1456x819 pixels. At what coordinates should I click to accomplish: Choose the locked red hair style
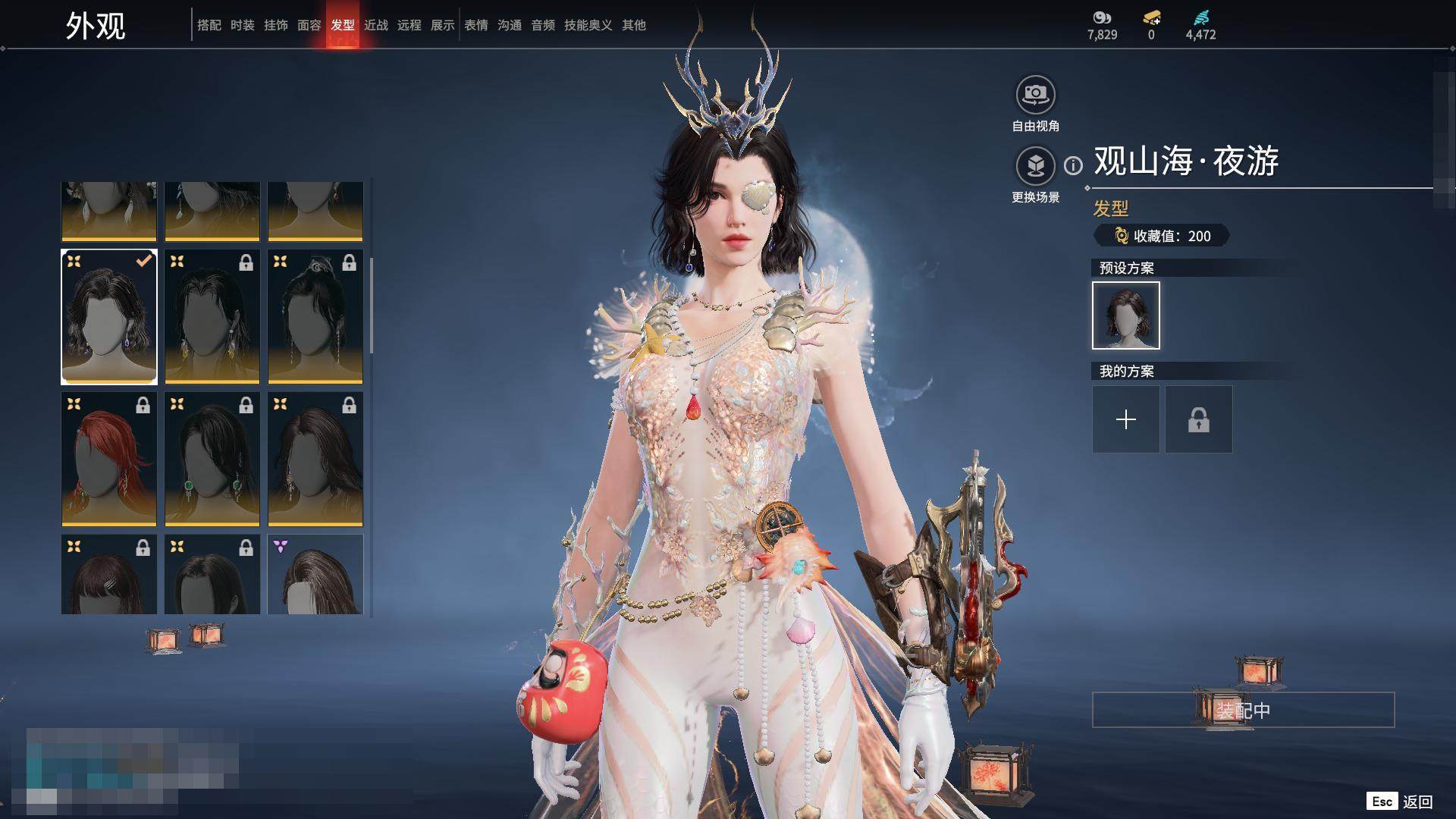coord(109,459)
